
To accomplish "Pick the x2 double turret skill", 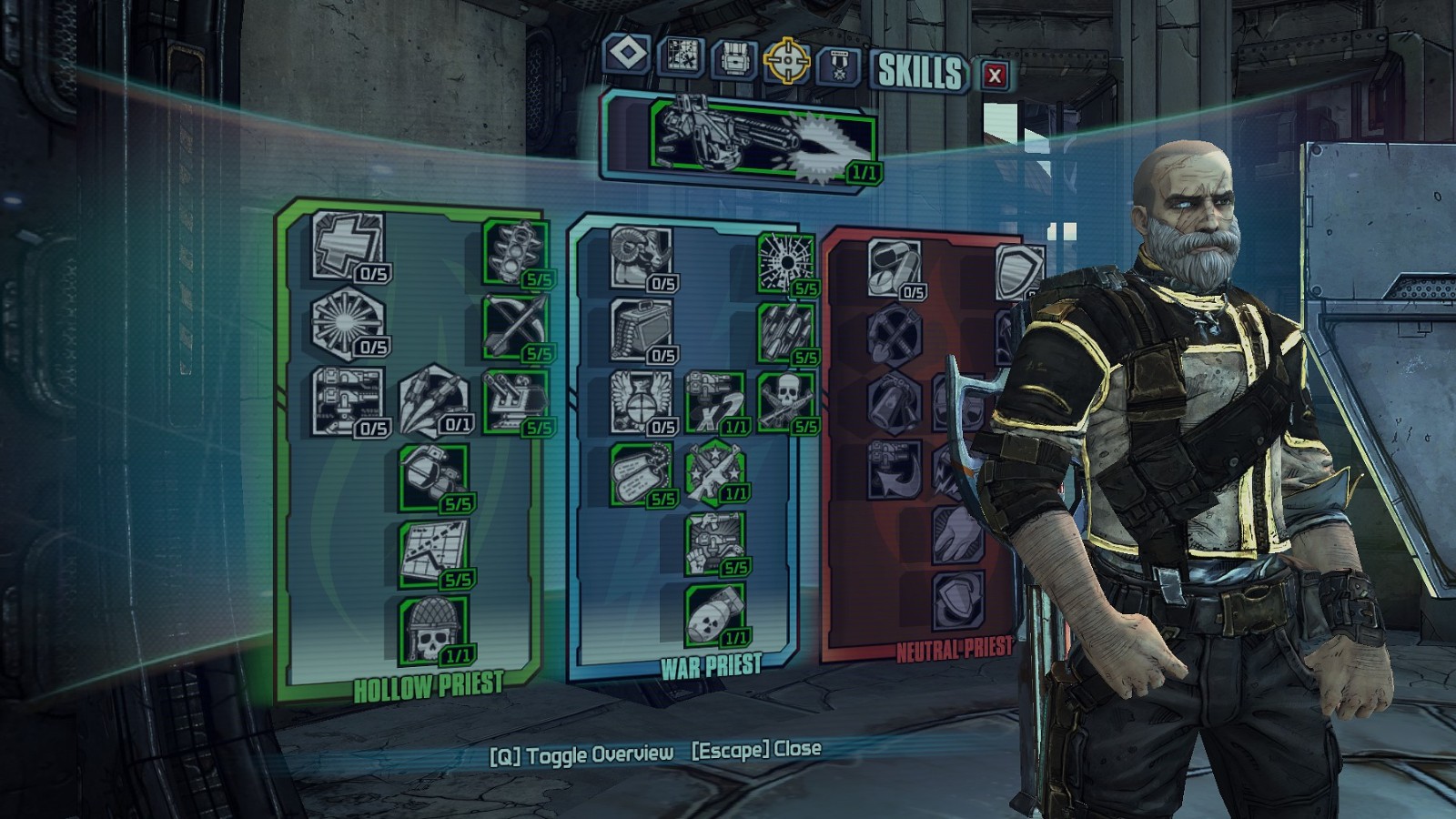I will [713, 400].
